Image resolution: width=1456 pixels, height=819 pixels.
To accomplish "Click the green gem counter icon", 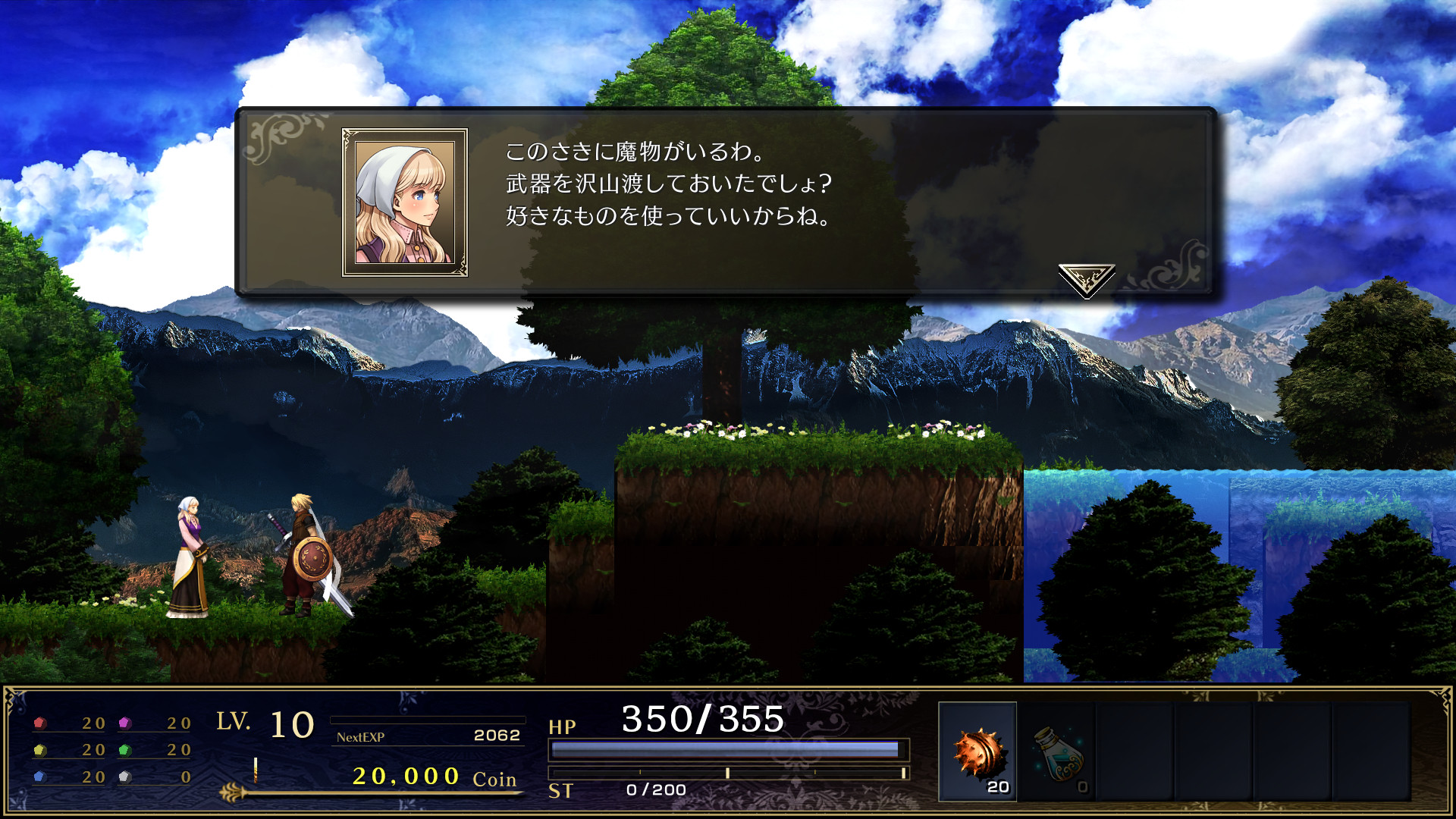I will [125, 751].
